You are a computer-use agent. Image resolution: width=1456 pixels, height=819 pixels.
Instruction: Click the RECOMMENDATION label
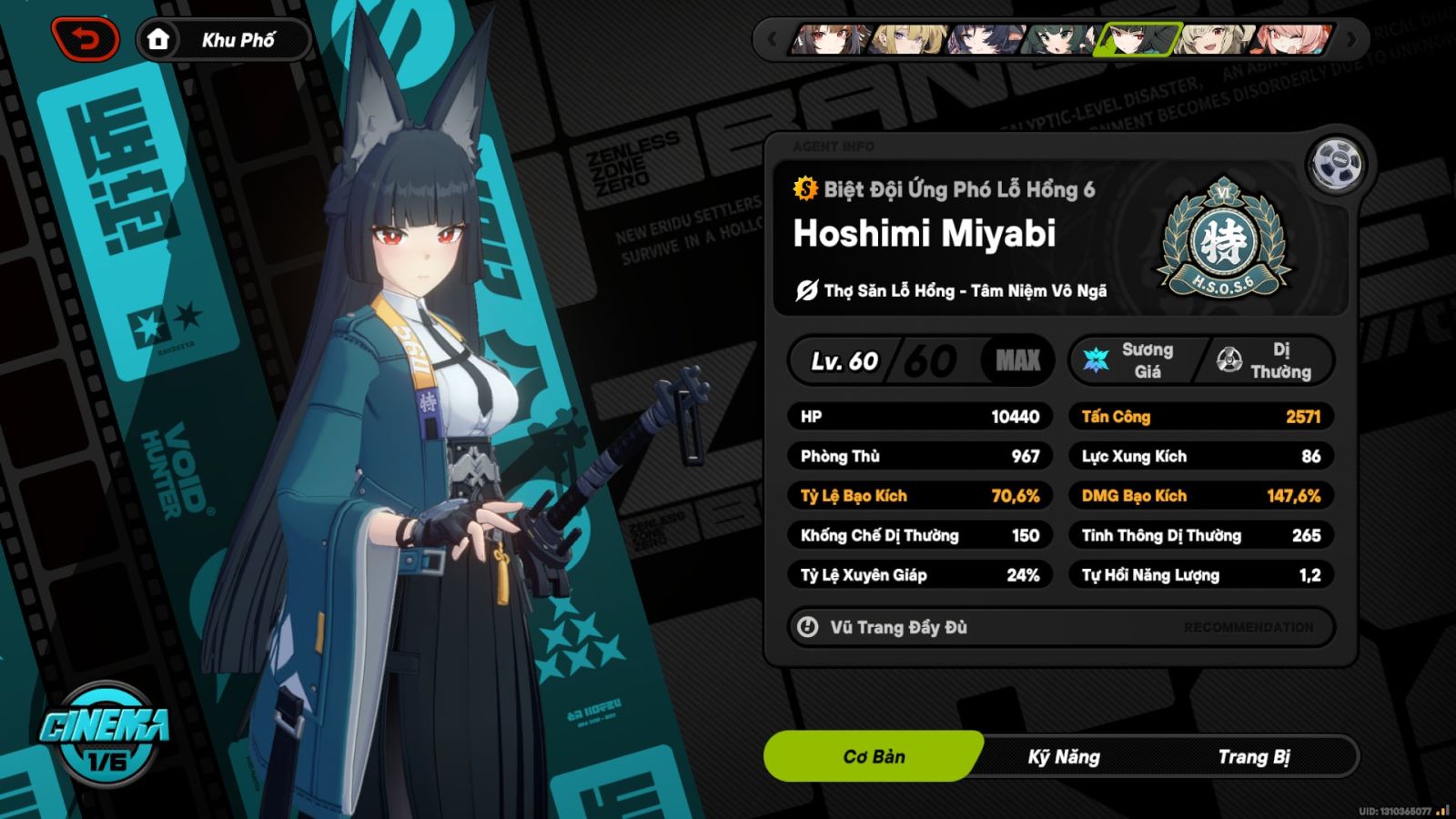(1248, 627)
